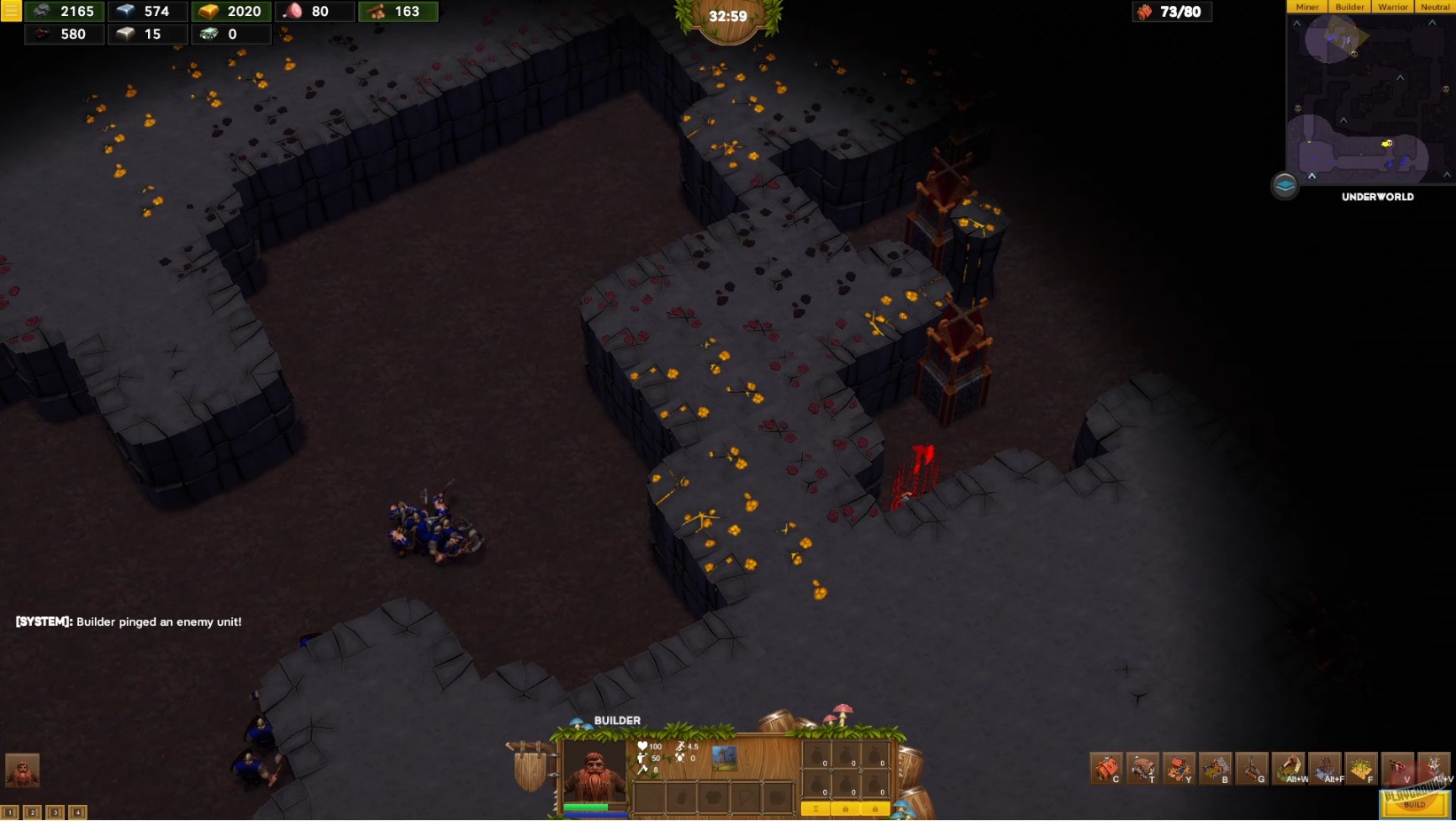The height and width of the screenshot is (821, 1456).
Task: Collapse the Warrior category panel
Action: pos(1392,6)
